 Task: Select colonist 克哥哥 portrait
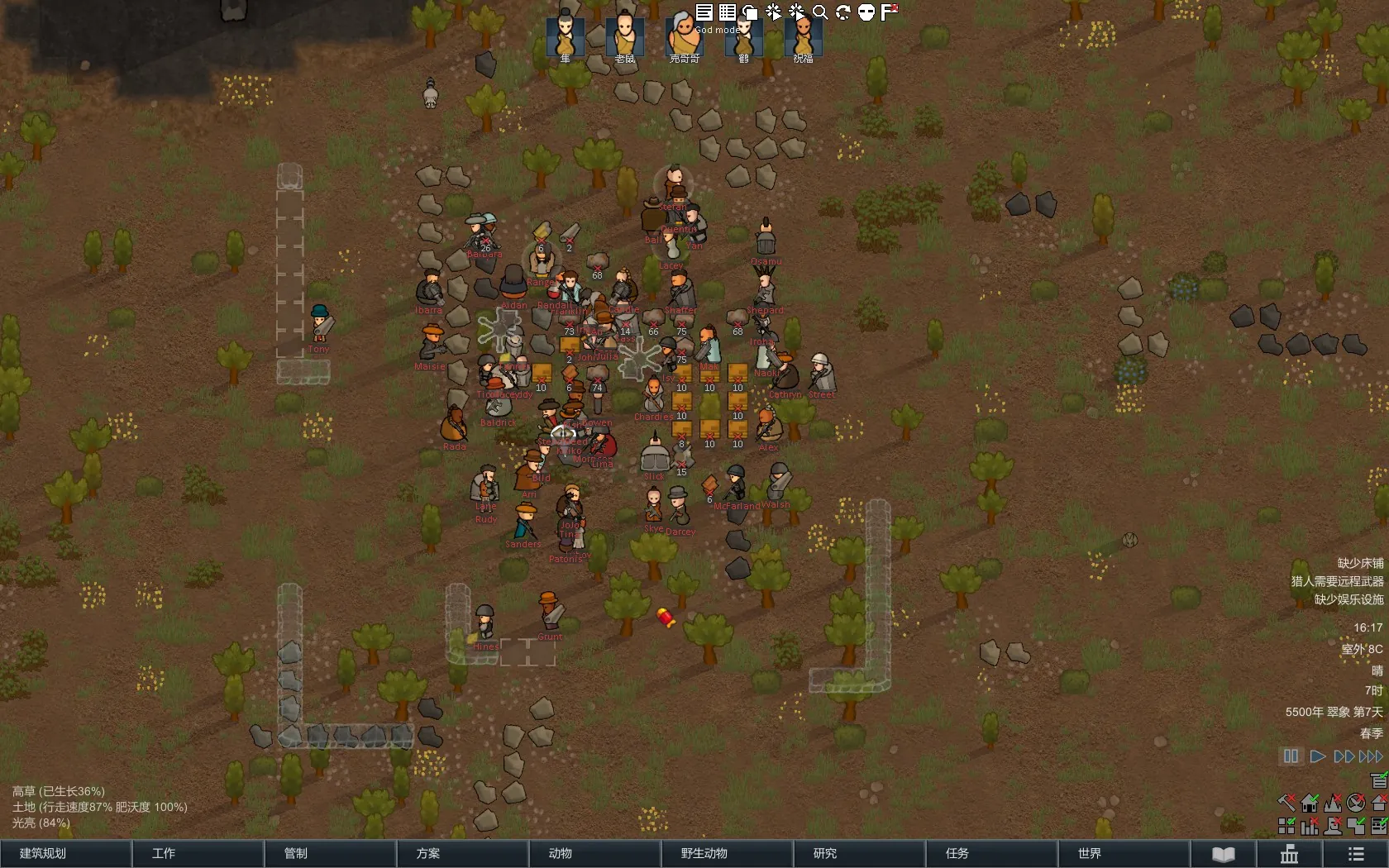point(684,36)
